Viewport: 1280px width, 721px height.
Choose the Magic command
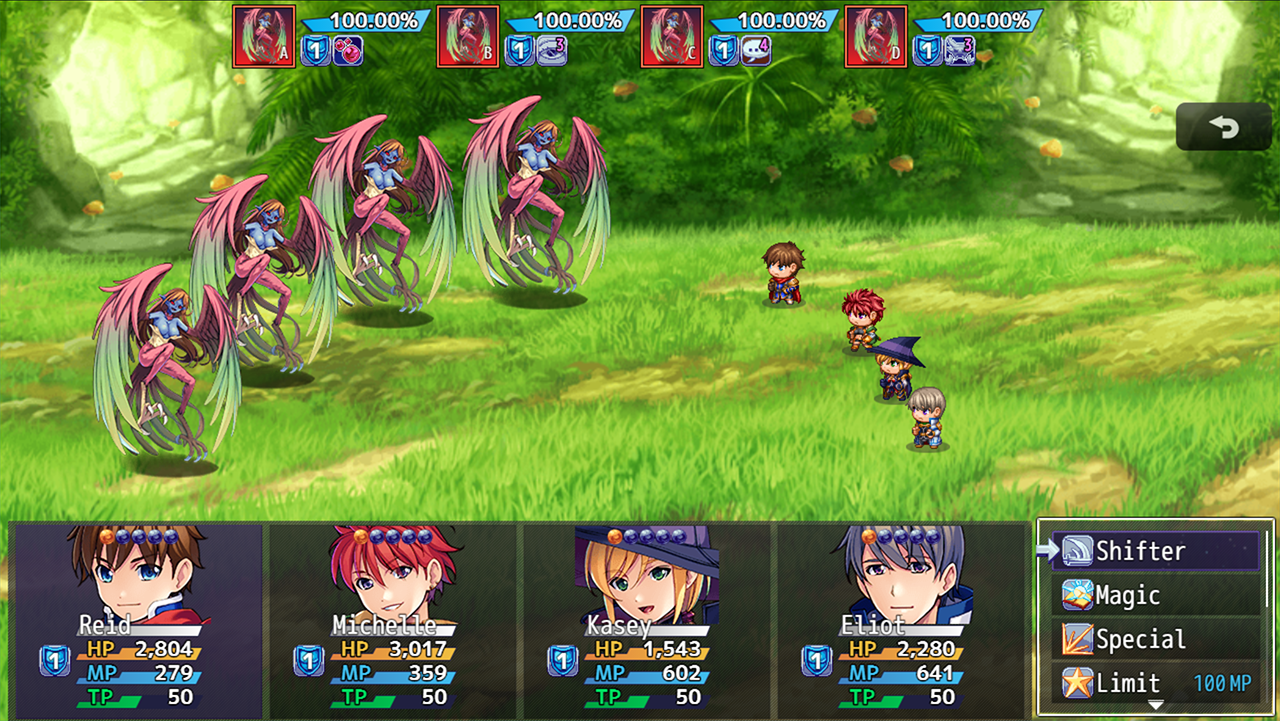click(1155, 596)
